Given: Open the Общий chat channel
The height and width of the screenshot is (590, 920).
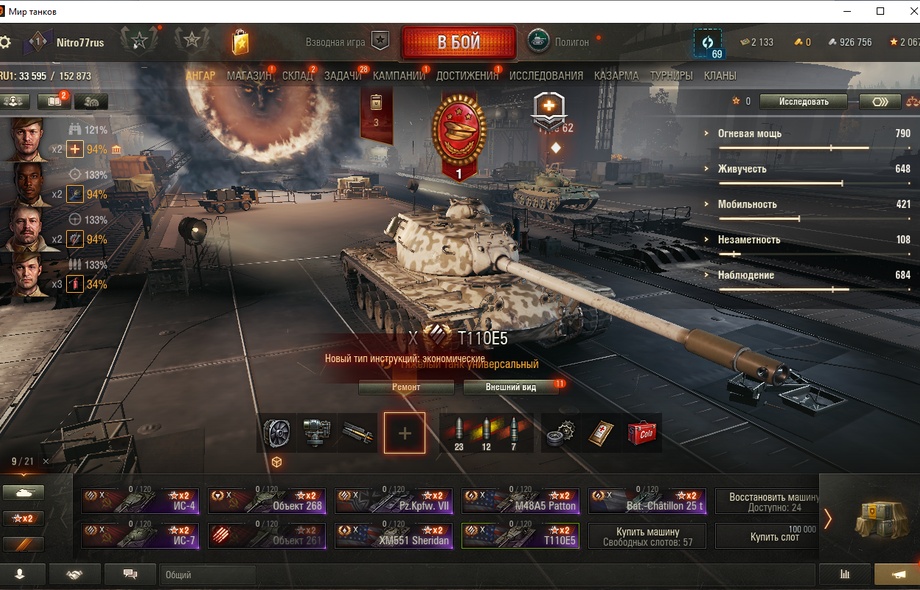Looking at the screenshot, I should tap(207, 575).
